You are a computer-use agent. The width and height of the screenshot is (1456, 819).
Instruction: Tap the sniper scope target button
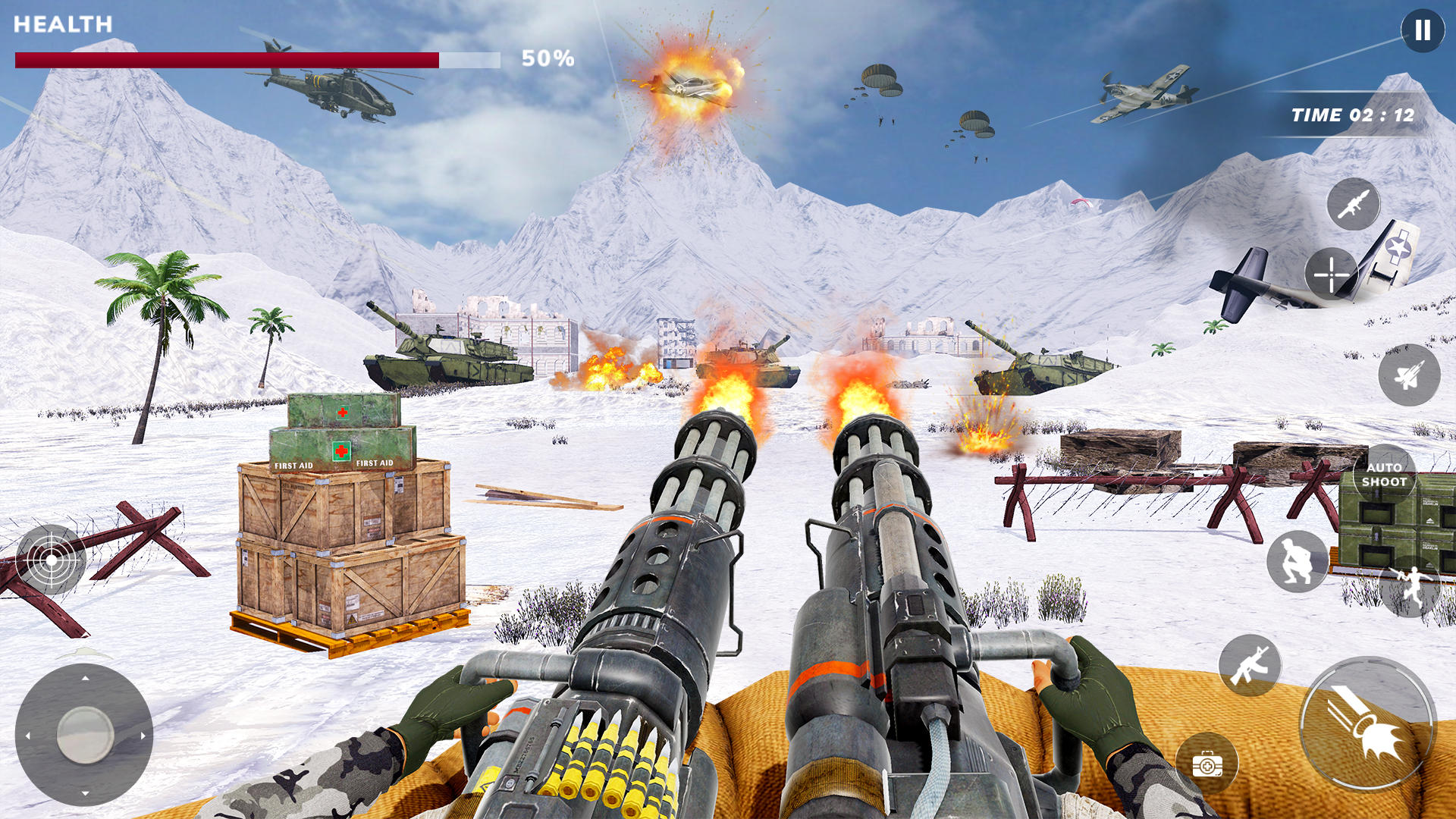point(51,560)
